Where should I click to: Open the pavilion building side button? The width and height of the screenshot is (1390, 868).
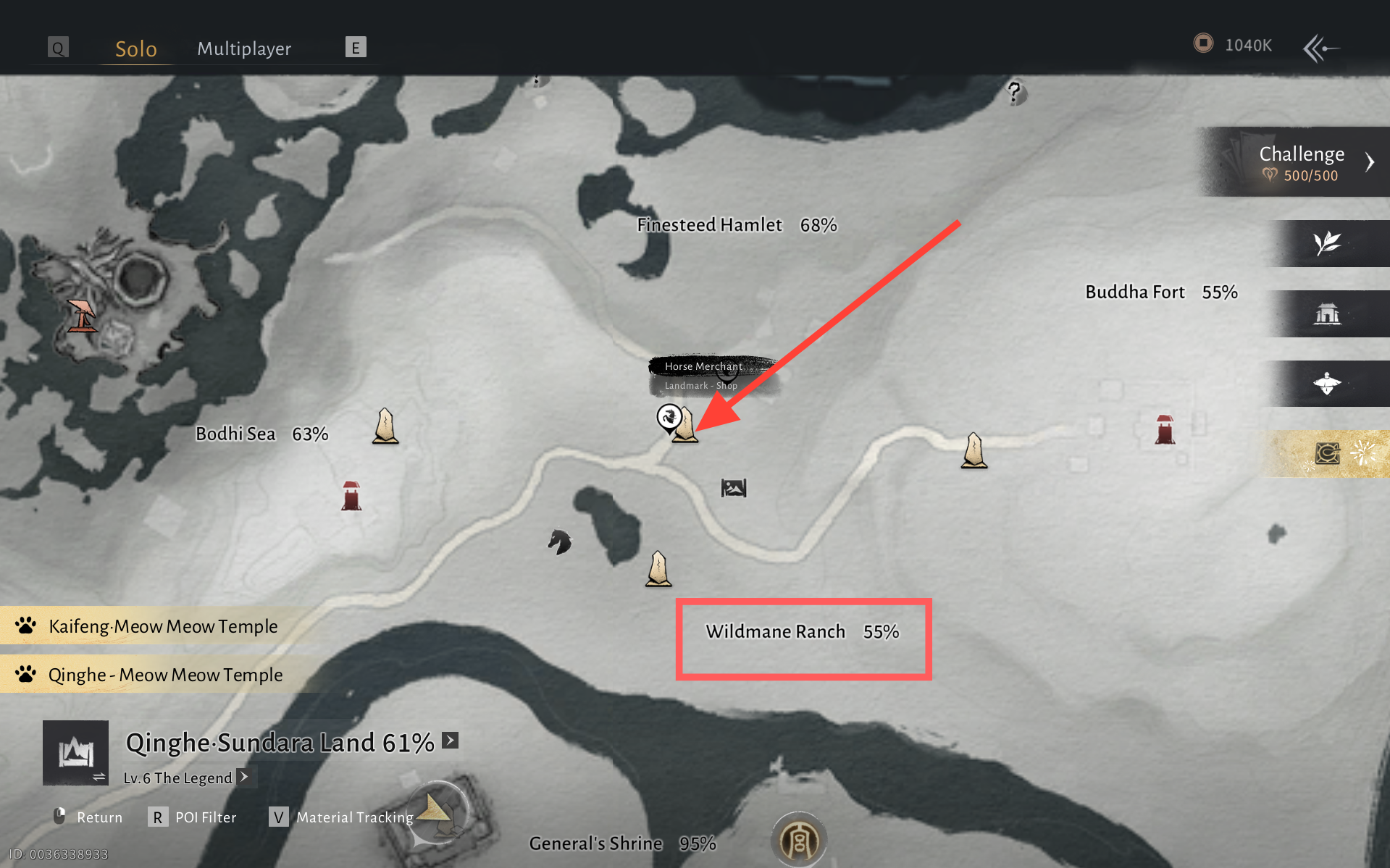pos(1327,314)
